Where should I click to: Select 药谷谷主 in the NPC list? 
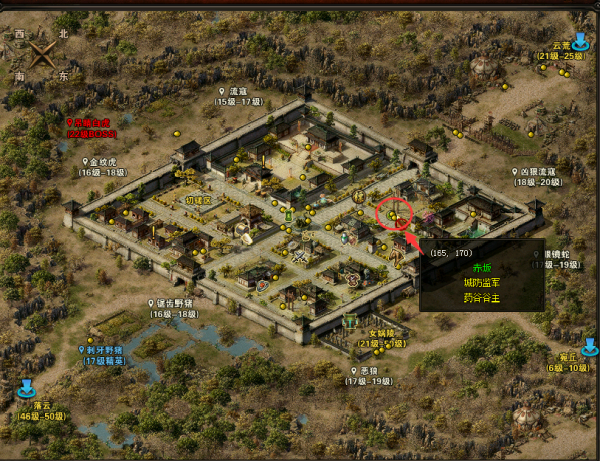point(482,297)
